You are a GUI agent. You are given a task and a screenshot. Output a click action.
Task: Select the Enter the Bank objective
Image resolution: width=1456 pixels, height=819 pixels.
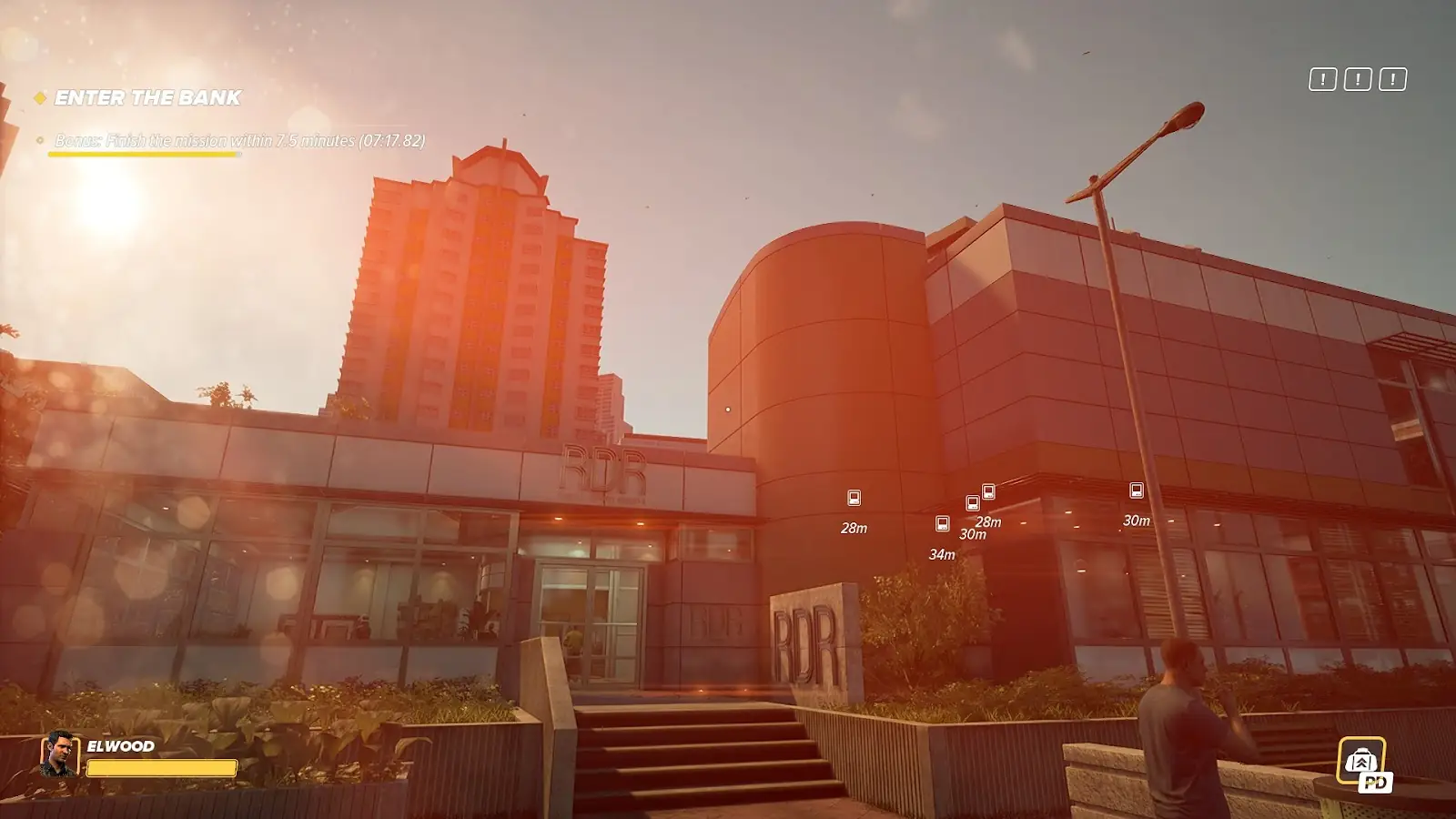pos(147,98)
